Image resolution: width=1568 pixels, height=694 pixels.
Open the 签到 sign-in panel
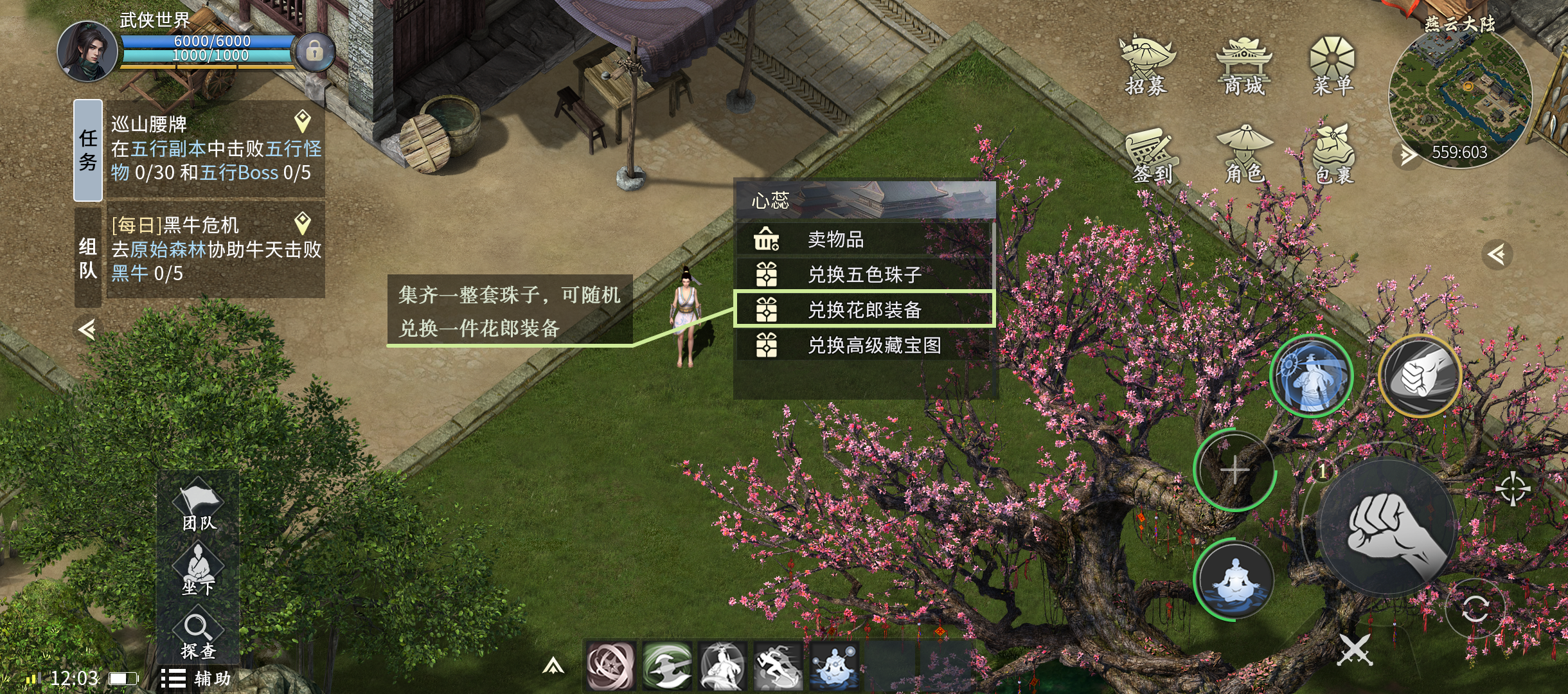coord(1152,156)
